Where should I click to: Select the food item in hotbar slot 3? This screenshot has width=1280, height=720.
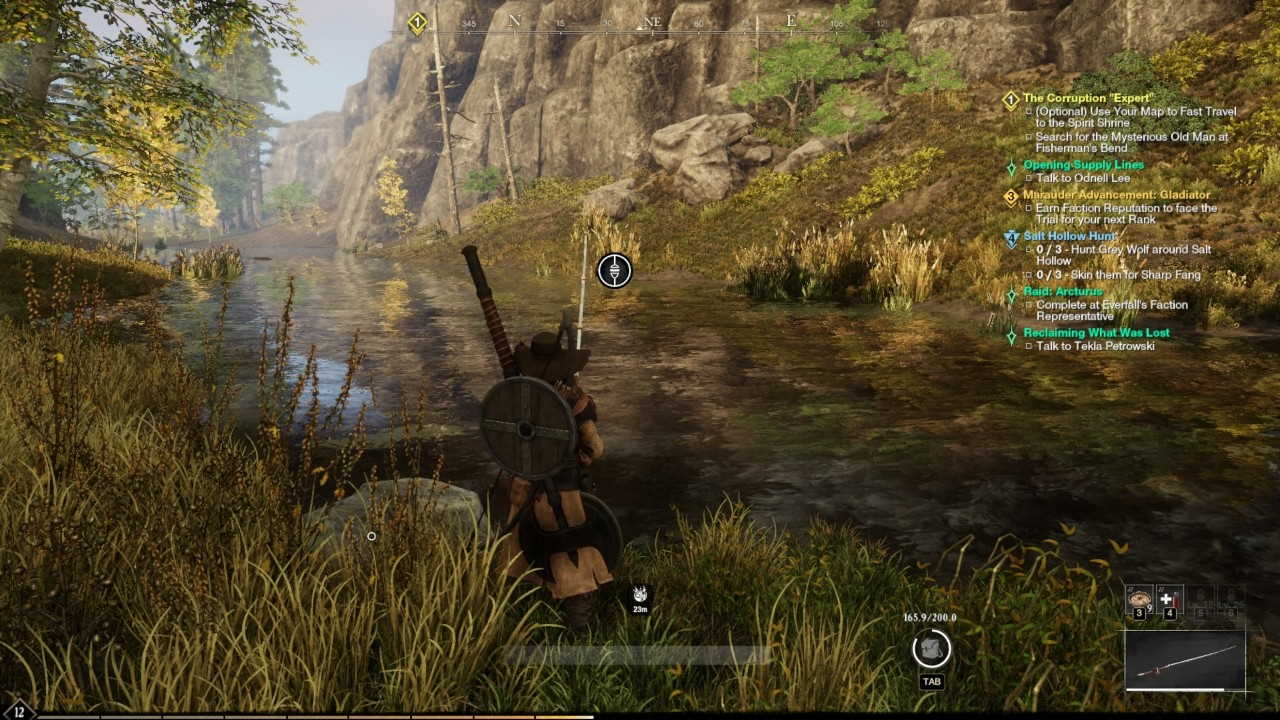click(x=1139, y=598)
